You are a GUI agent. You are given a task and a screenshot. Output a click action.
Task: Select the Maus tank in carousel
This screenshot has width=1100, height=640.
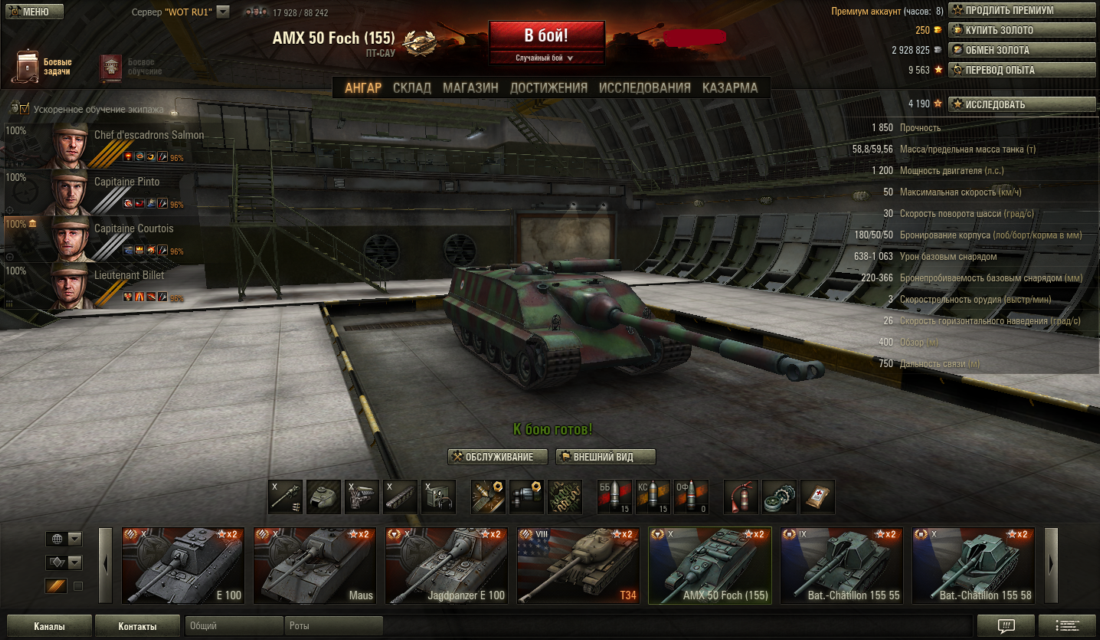pyautogui.click(x=314, y=566)
